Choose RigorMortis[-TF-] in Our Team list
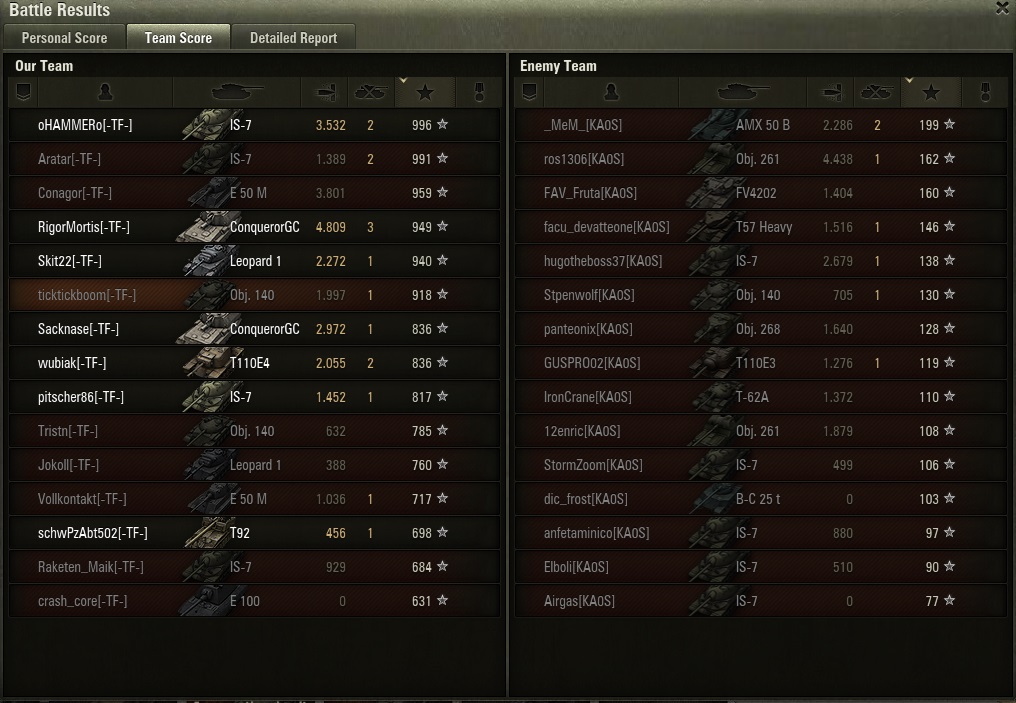Viewport: 1016px width, 703px height. 84,227
